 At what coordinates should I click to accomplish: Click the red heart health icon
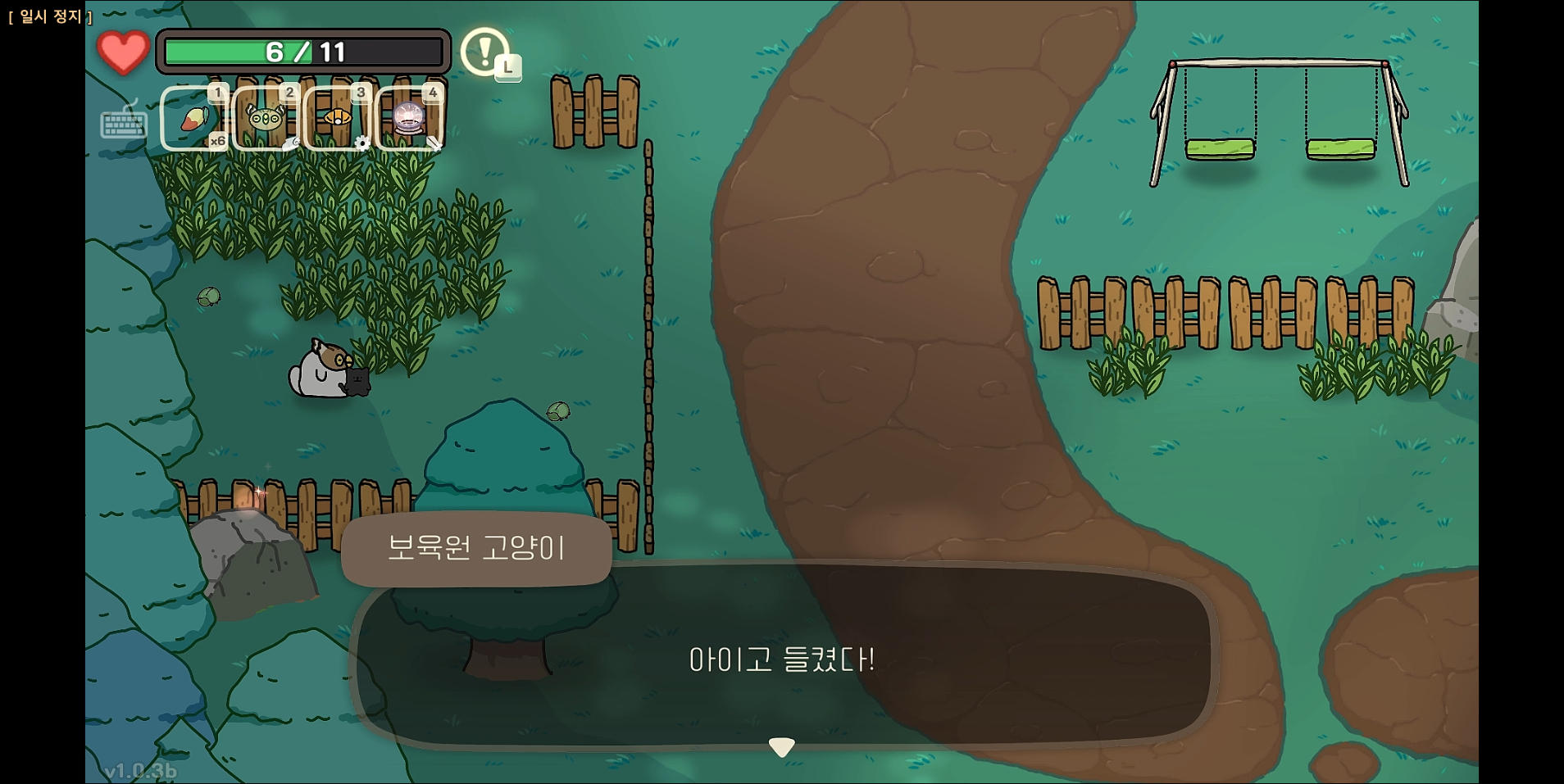pyautogui.click(x=122, y=49)
